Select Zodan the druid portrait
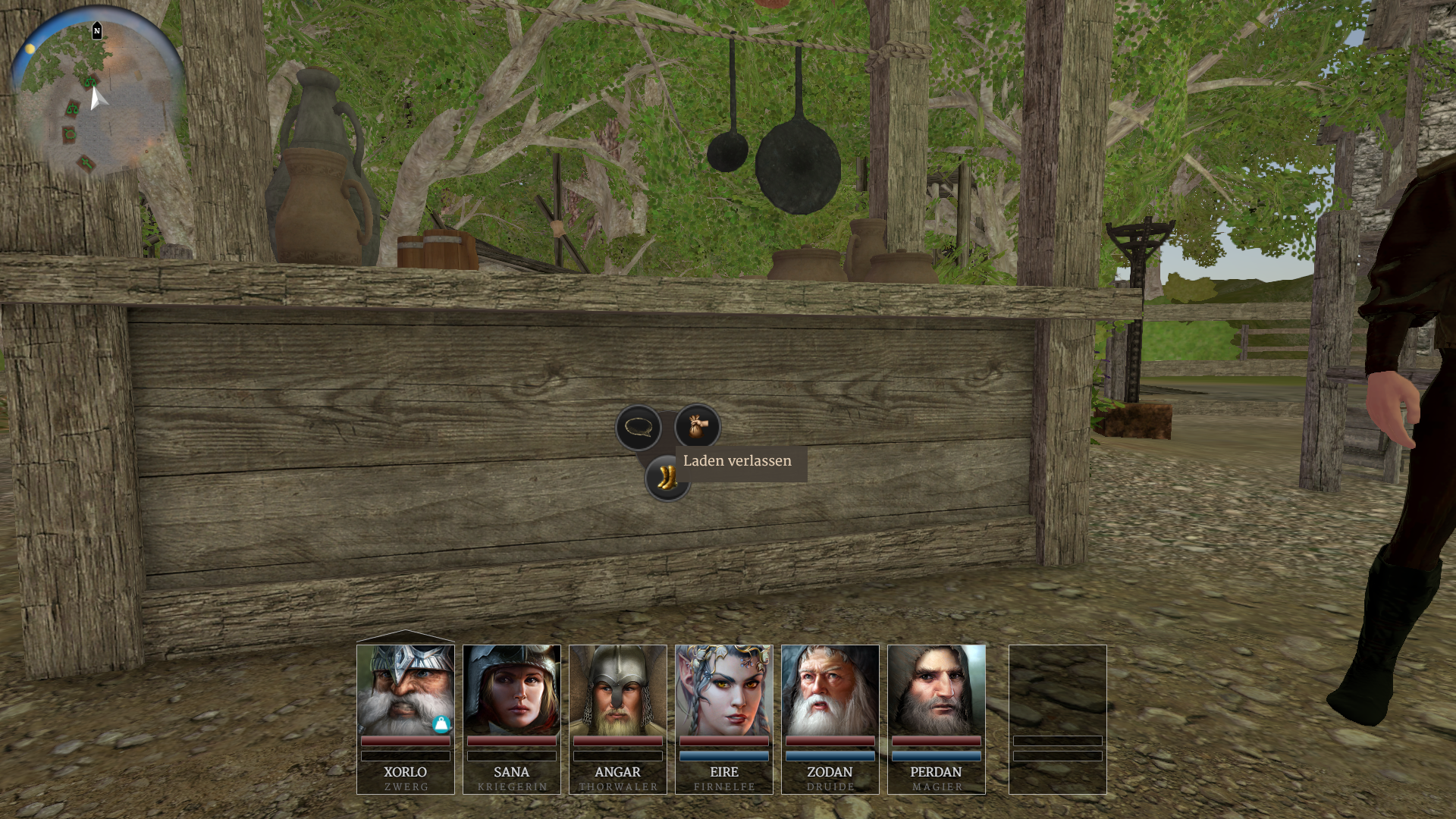Viewport: 1456px width, 819px height. [x=830, y=690]
